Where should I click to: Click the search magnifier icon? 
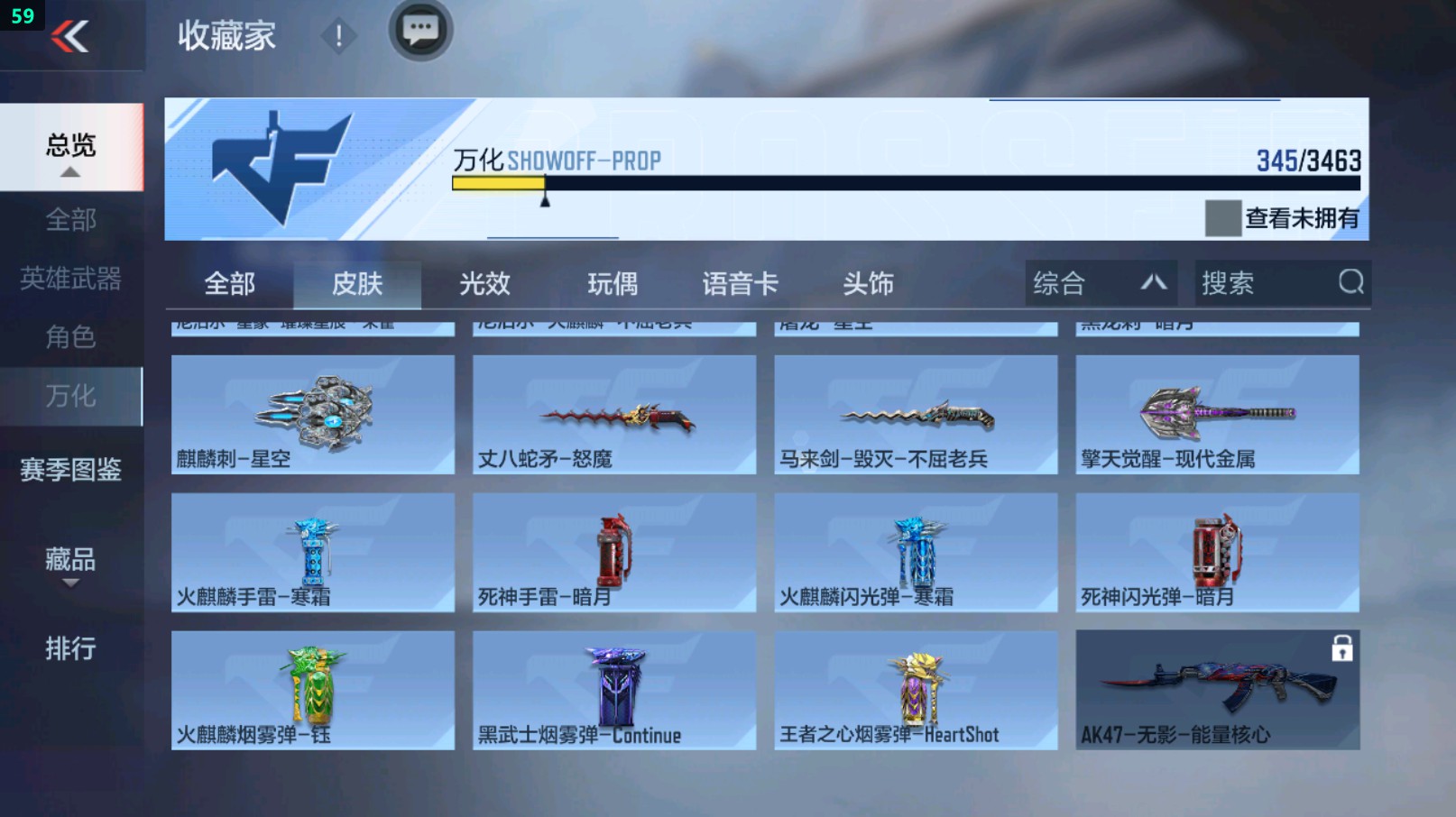pyautogui.click(x=1350, y=283)
